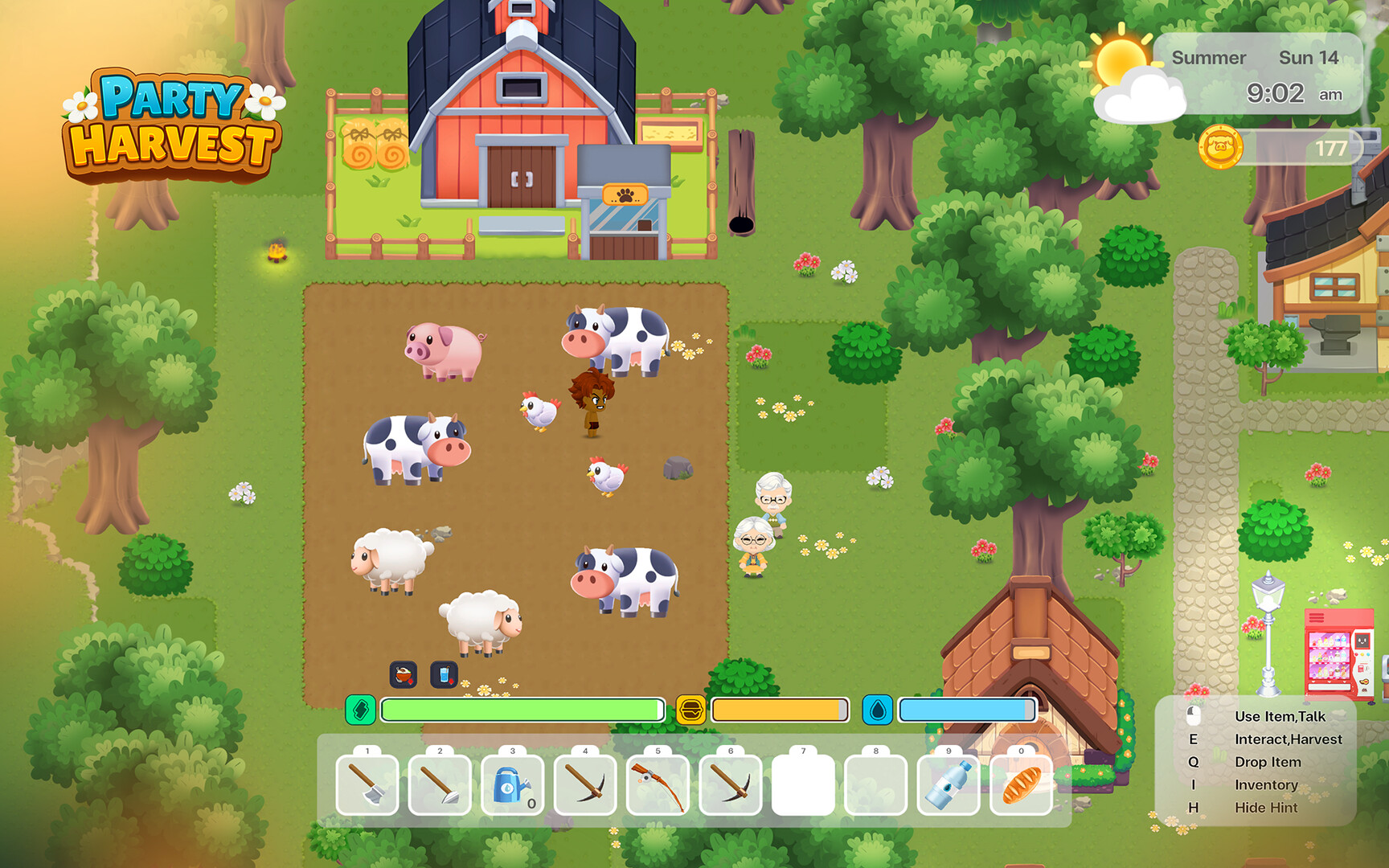Click the yellow burger hunger icon

coord(691,710)
